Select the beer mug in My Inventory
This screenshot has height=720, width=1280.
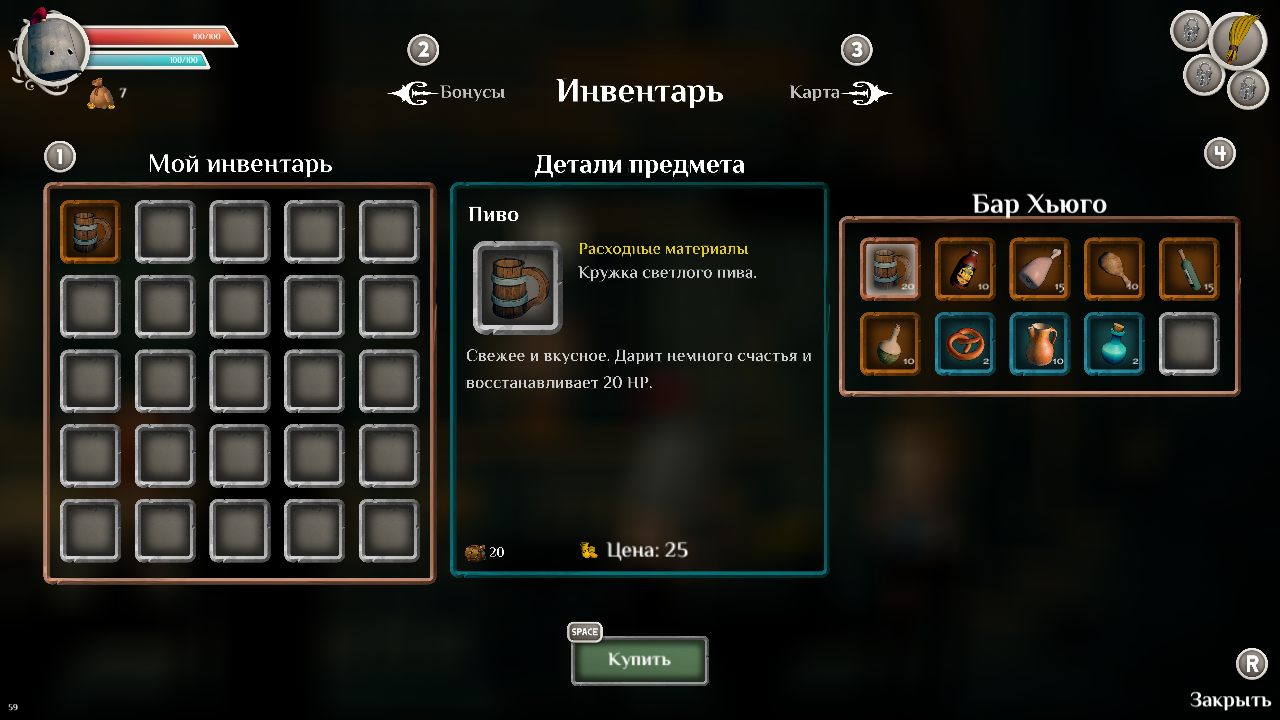(90, 229)
